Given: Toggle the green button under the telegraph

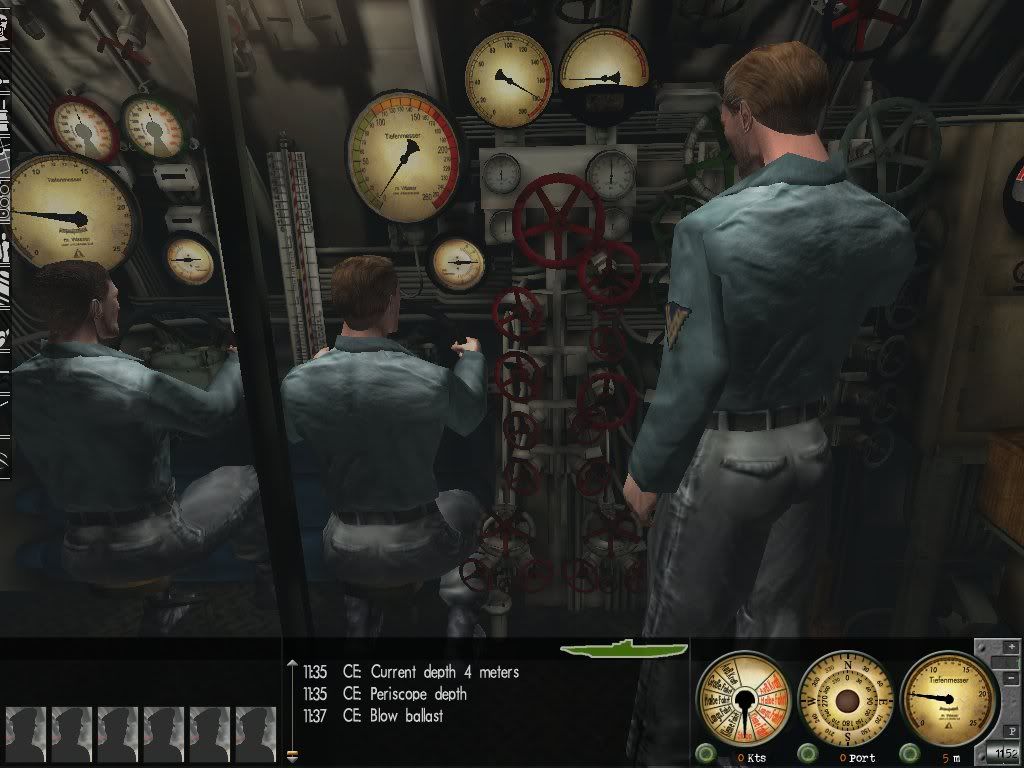Looking at the screenshot, I should click(705, 752).
